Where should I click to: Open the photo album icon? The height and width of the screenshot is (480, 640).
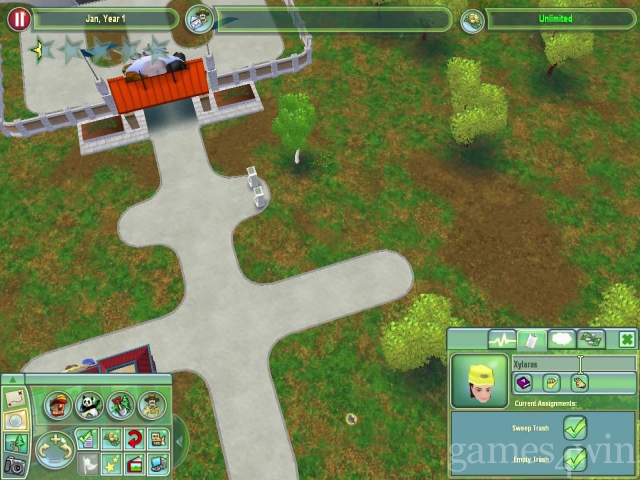[x=134, y=463]
